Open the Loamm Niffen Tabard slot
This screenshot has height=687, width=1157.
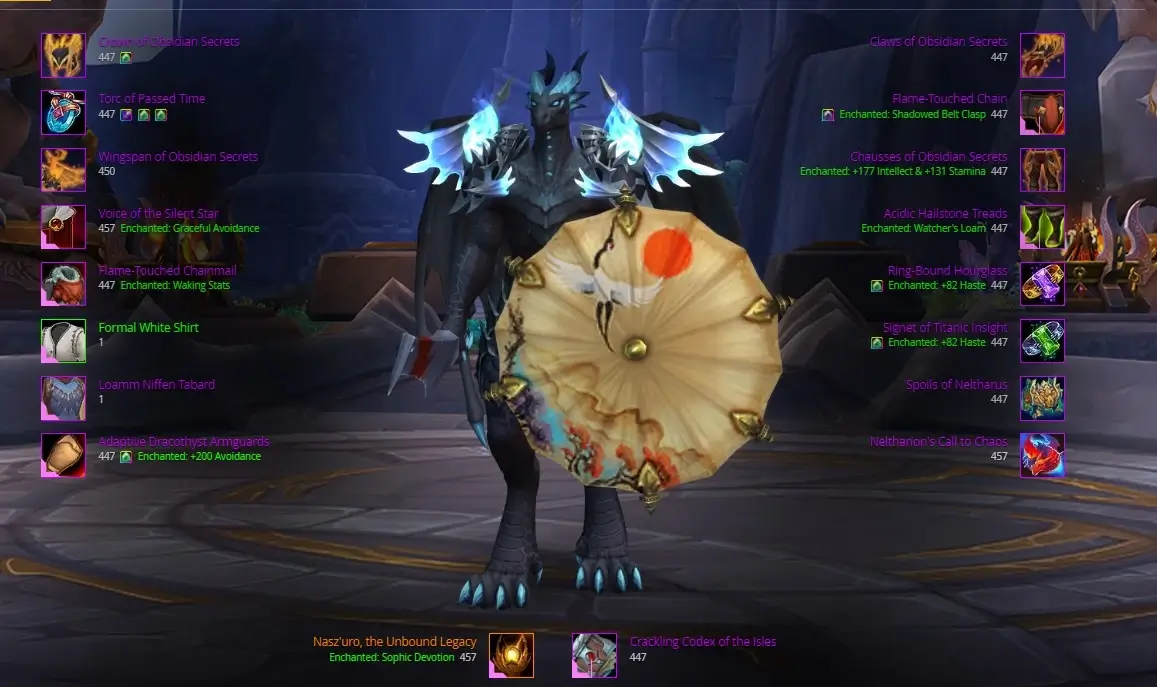click(x=63, y=398)
